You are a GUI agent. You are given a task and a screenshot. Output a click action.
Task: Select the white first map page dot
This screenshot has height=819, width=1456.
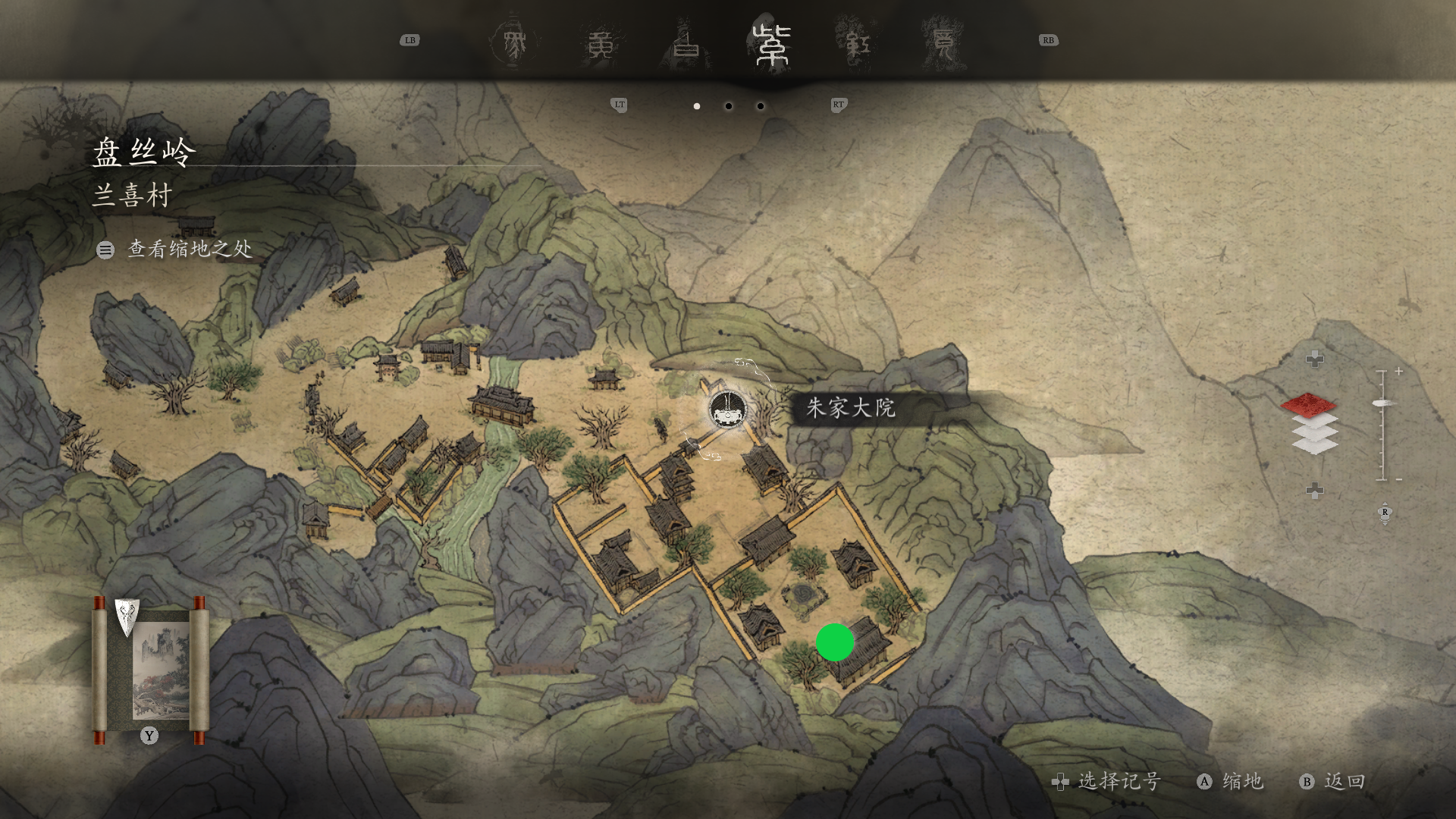[697, 106]
